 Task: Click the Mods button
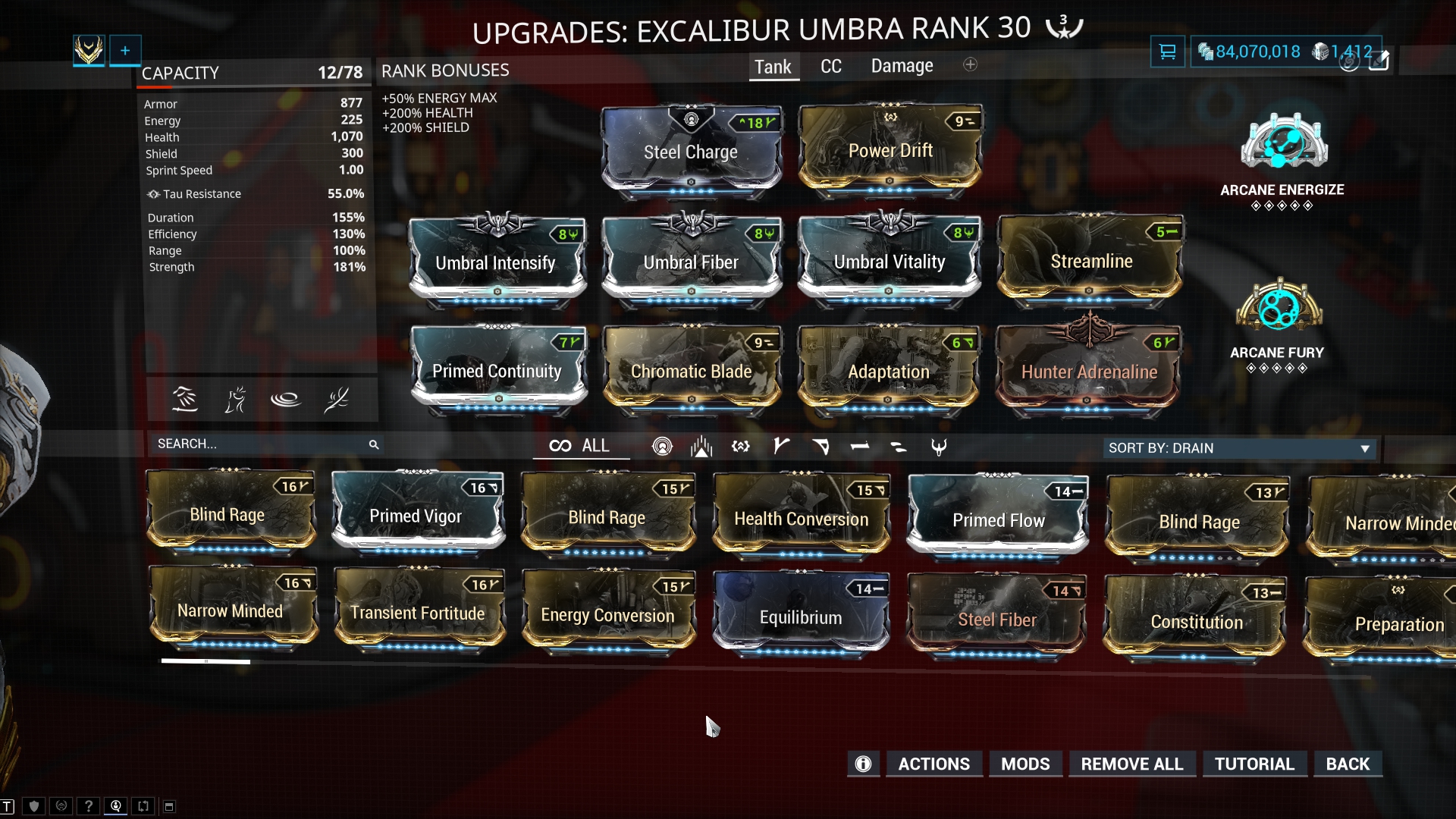[x=1025, y=764]
